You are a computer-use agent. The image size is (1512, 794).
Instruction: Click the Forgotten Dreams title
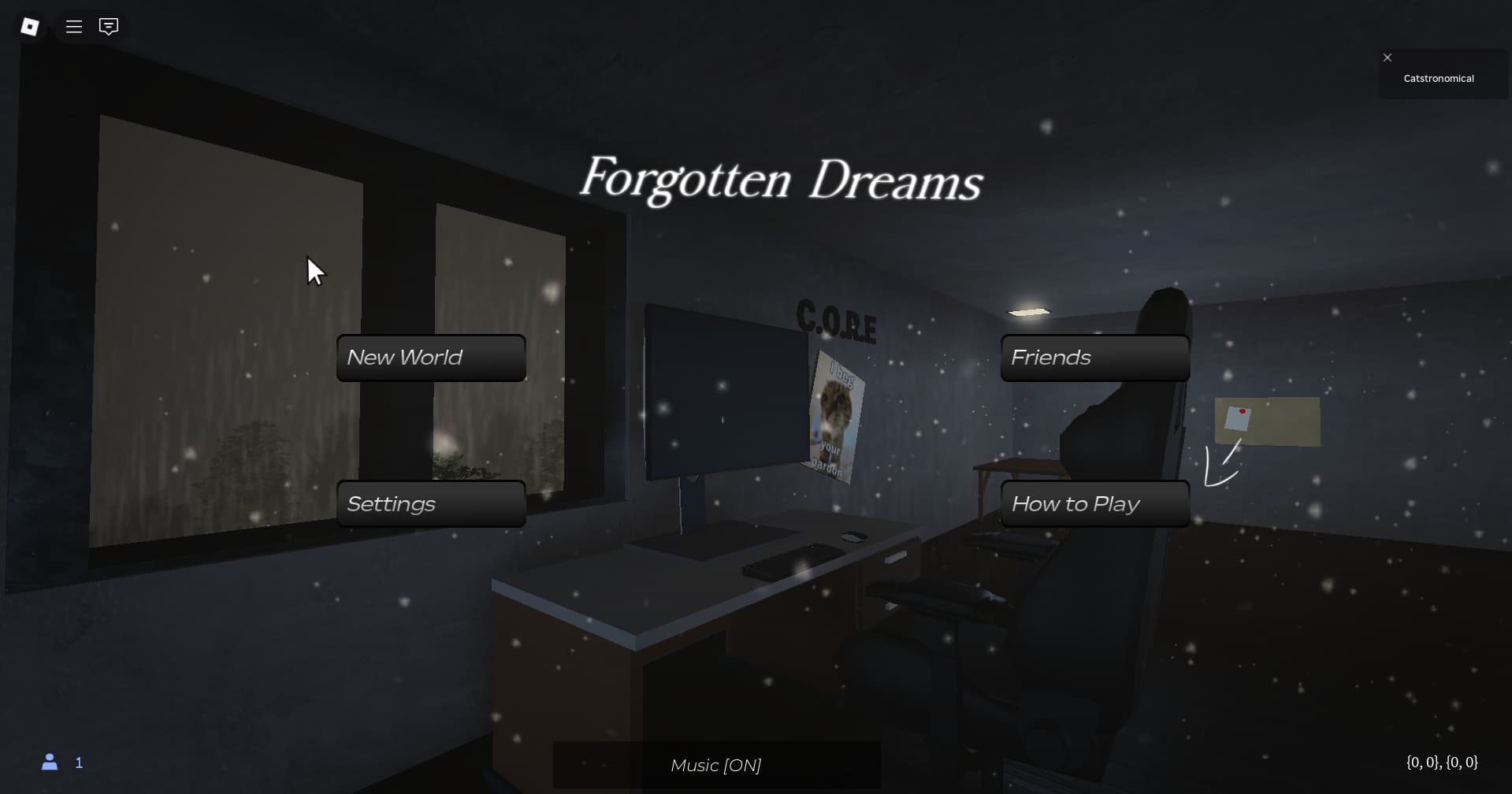(782, 181)
